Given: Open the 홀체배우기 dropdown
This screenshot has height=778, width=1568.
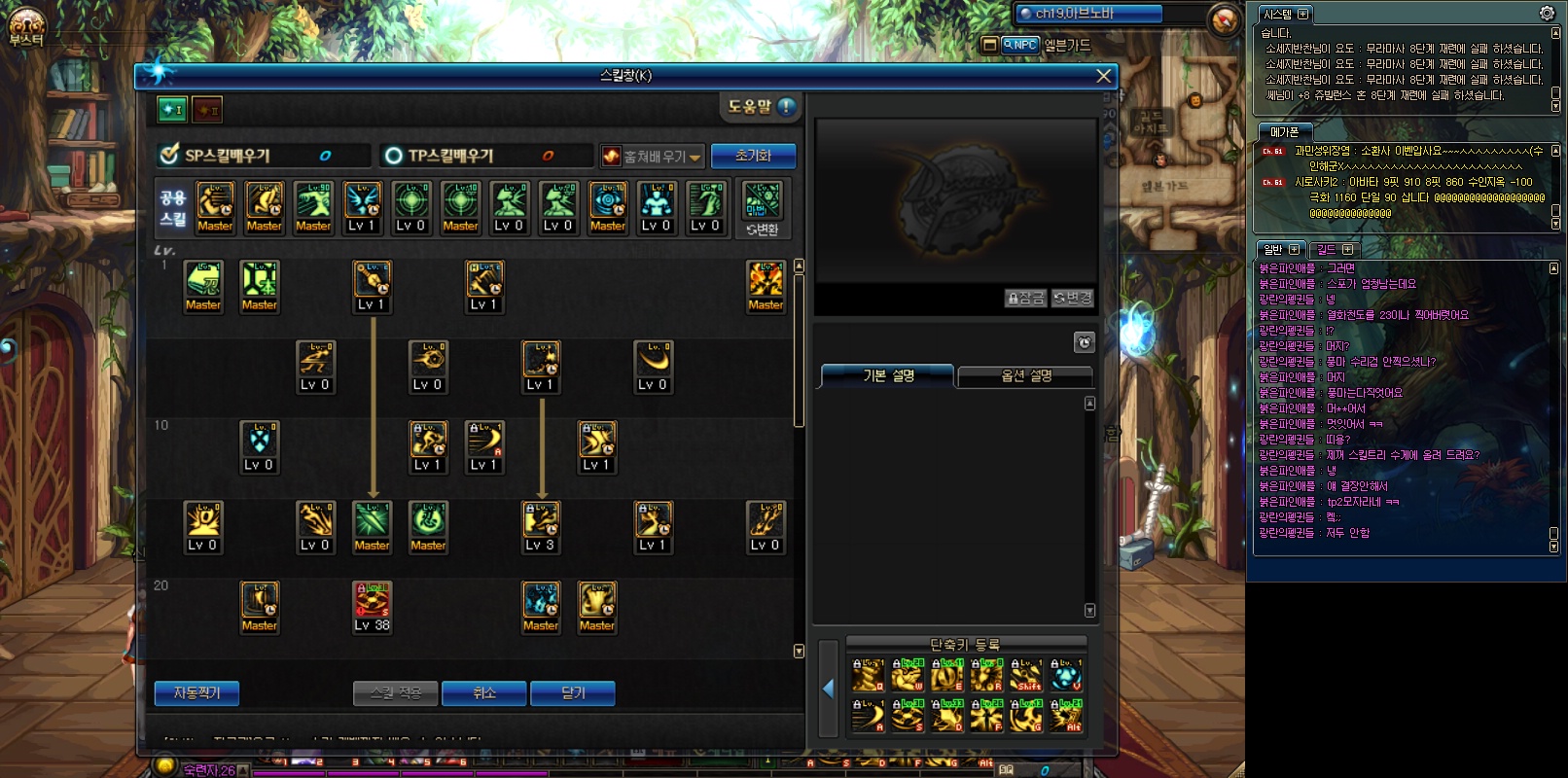Looking at the screenshot, I should pyautogui.click(x=652, y=157).
